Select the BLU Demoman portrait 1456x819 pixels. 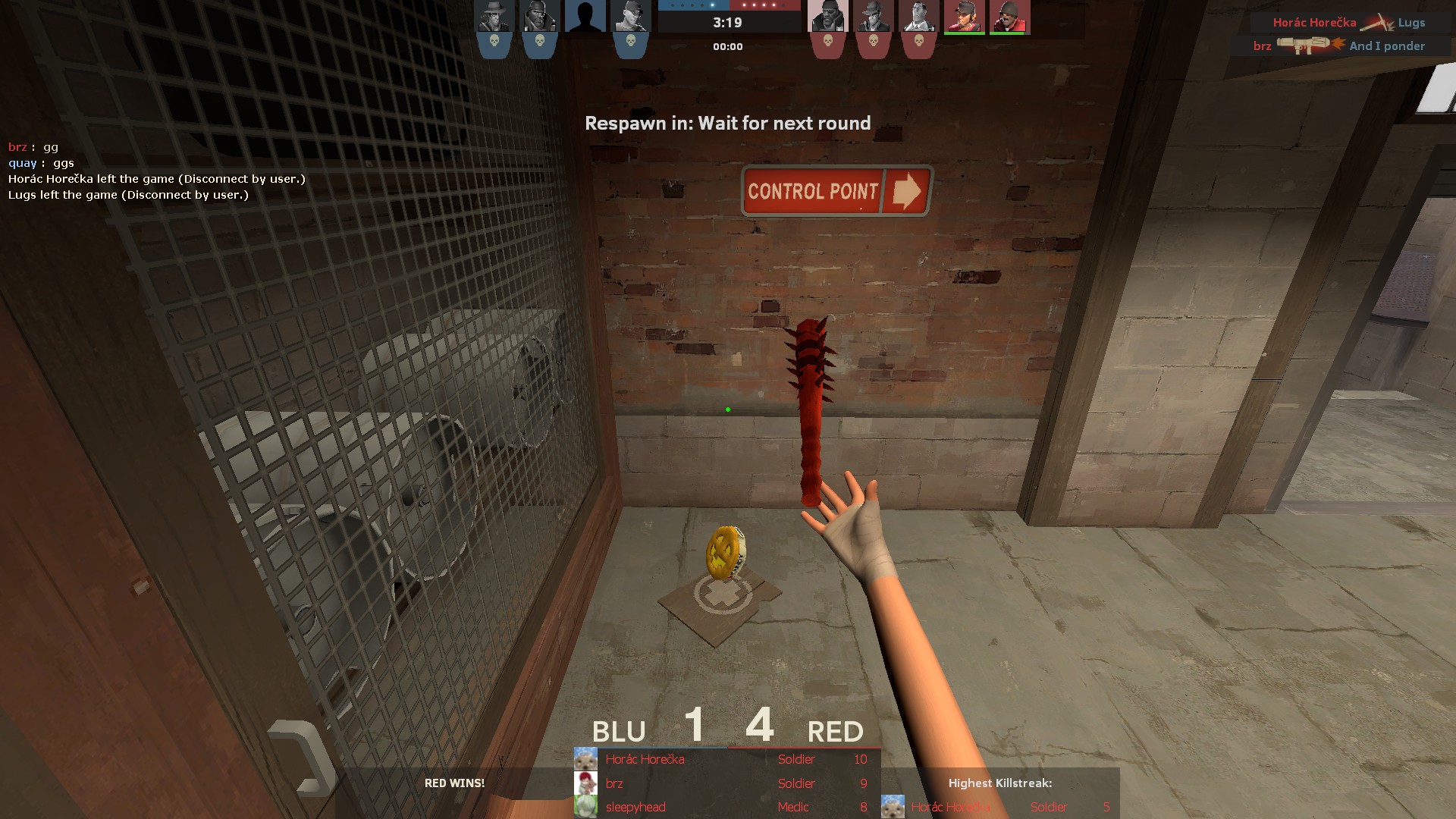540,17
